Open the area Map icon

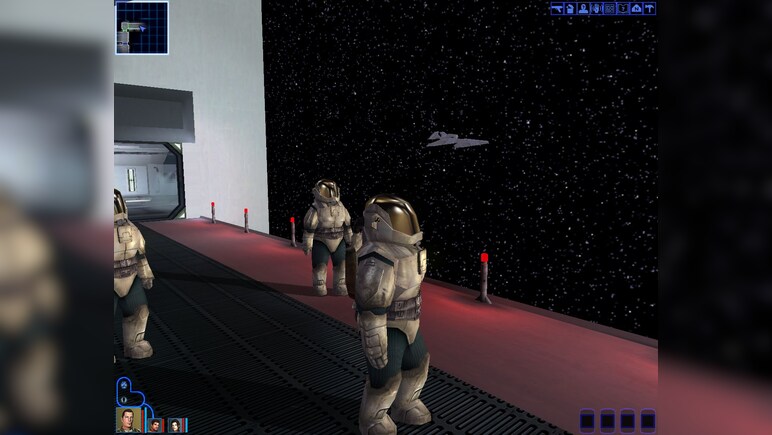[x=636, y=9]
